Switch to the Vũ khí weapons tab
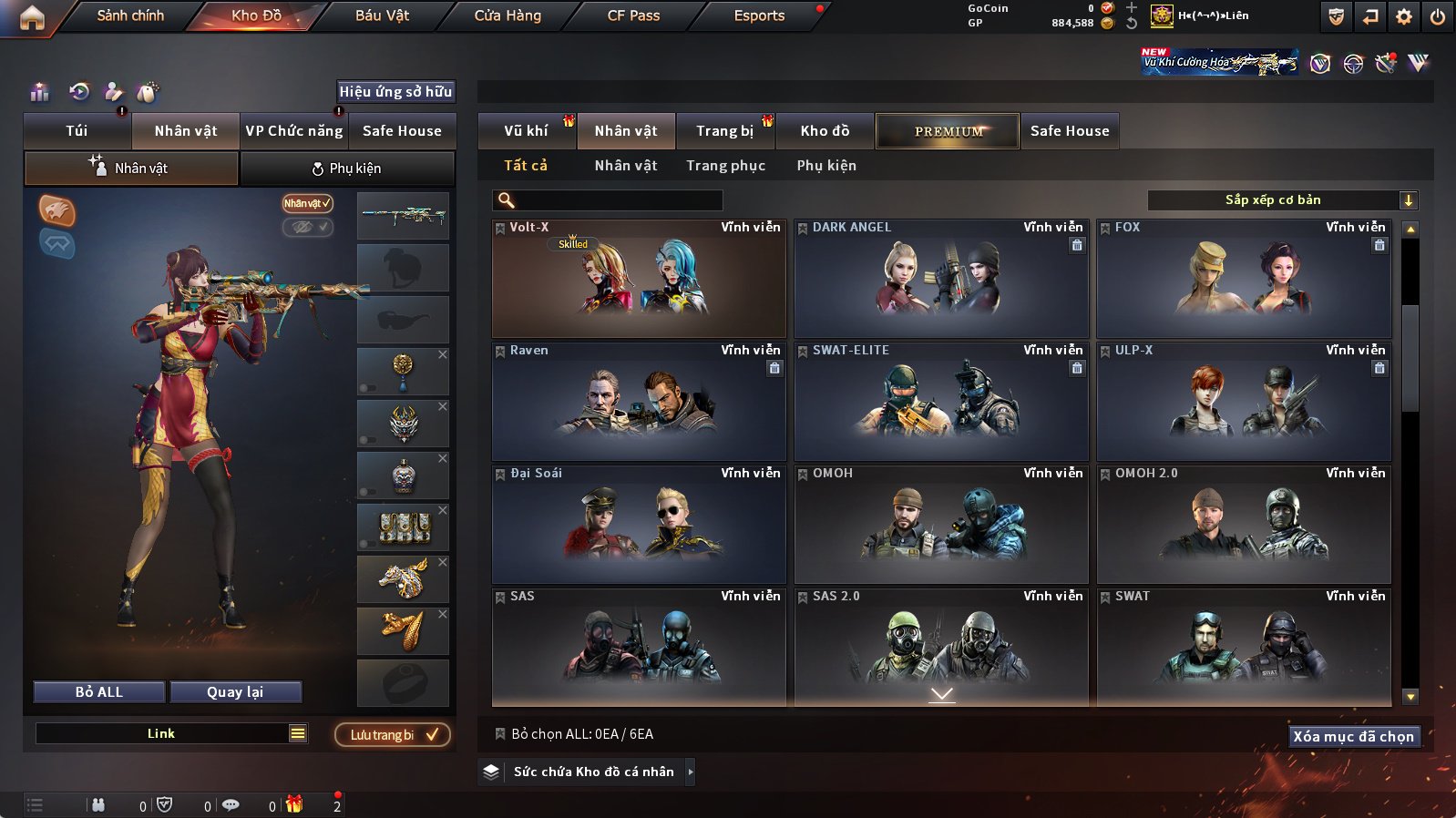Viewport: 1456px width, 818px height. tap(526, 131)
